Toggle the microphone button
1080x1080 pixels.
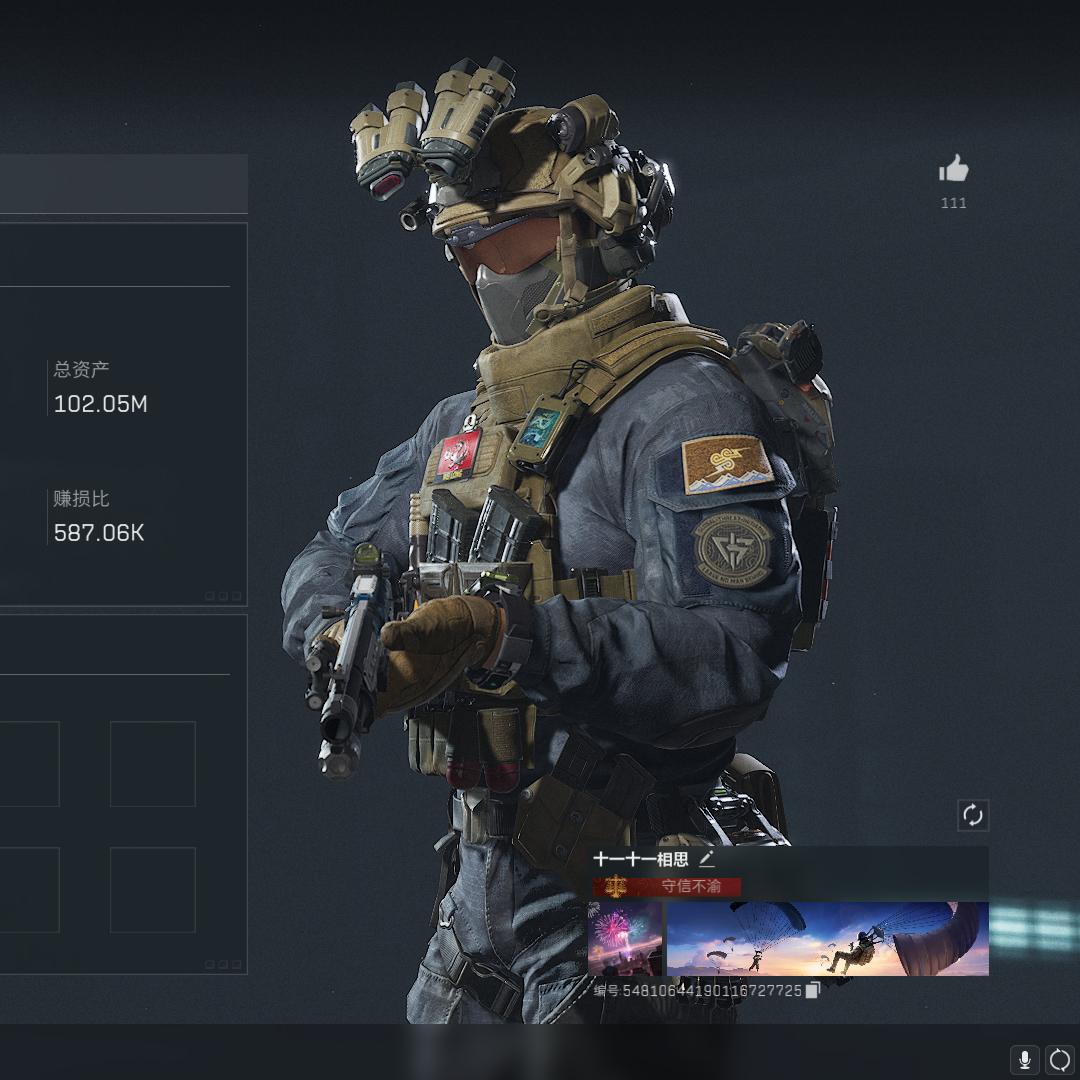coord(1024,1059)
